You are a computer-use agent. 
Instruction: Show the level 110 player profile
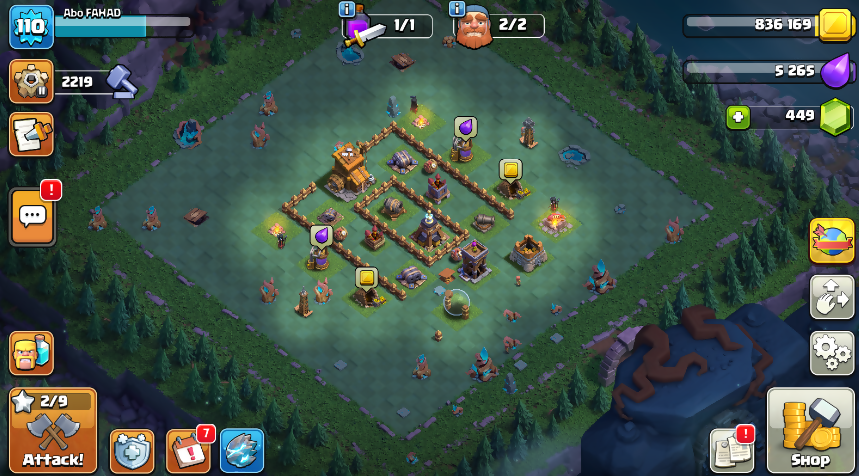[31, 27]
